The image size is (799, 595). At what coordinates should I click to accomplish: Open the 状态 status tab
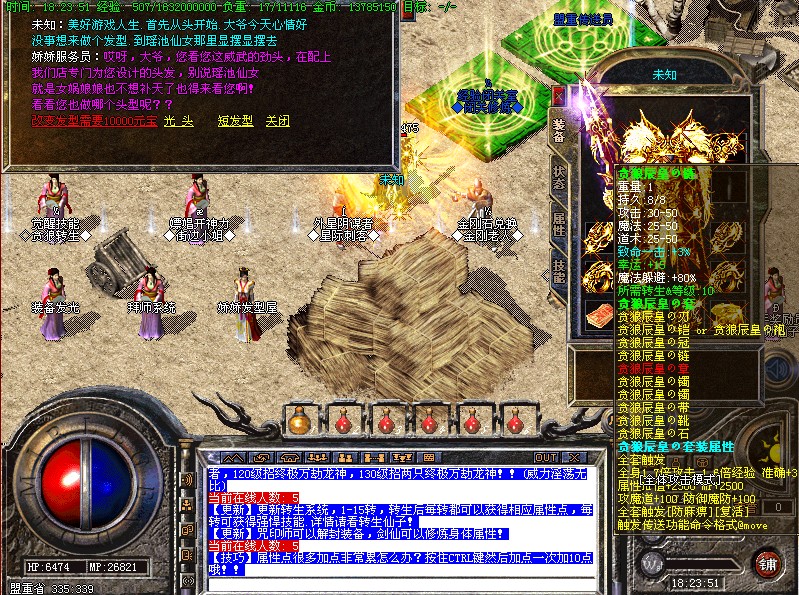(x=559, y=178)
